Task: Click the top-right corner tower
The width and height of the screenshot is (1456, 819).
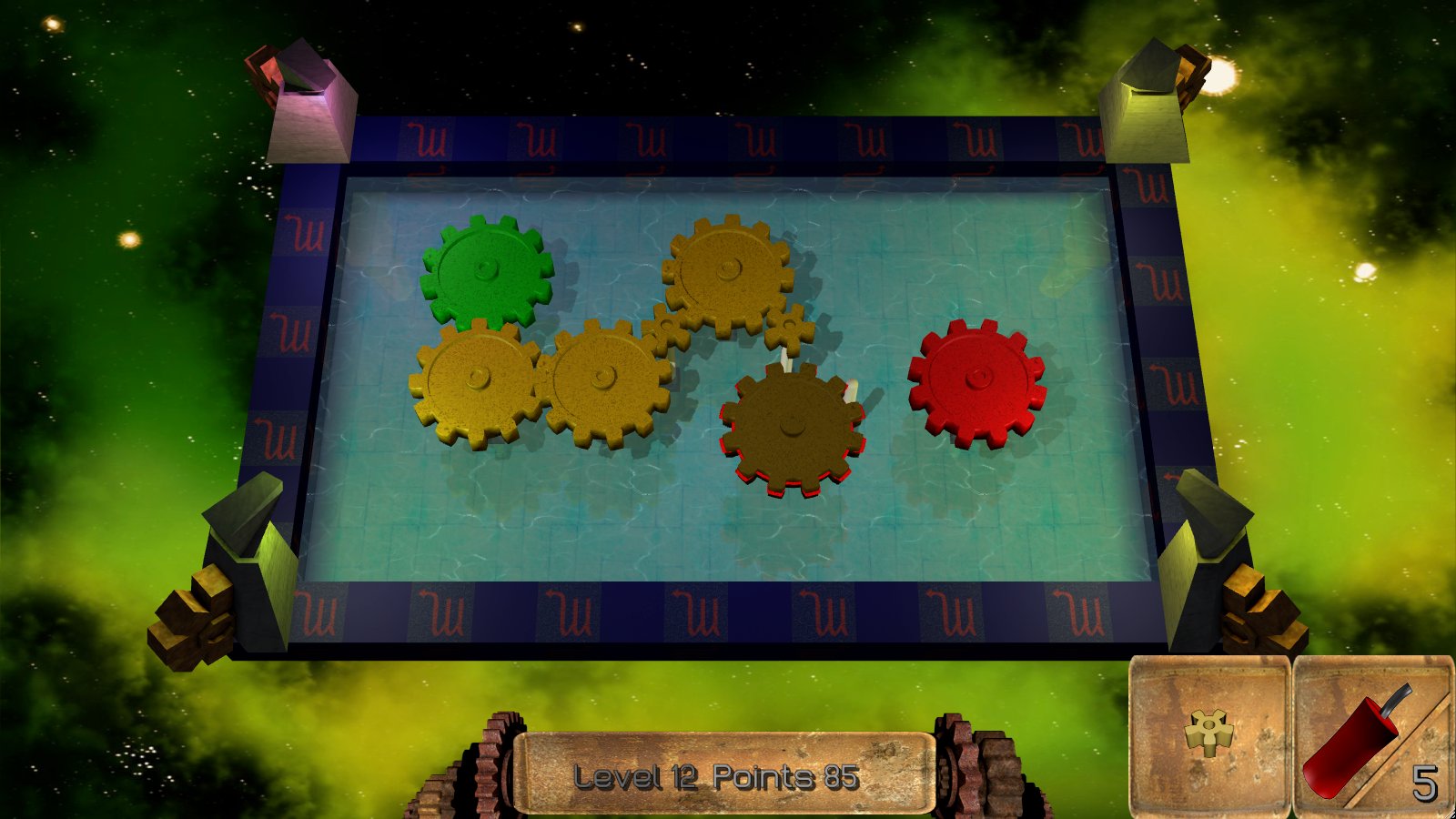Action: point(1151,91)
